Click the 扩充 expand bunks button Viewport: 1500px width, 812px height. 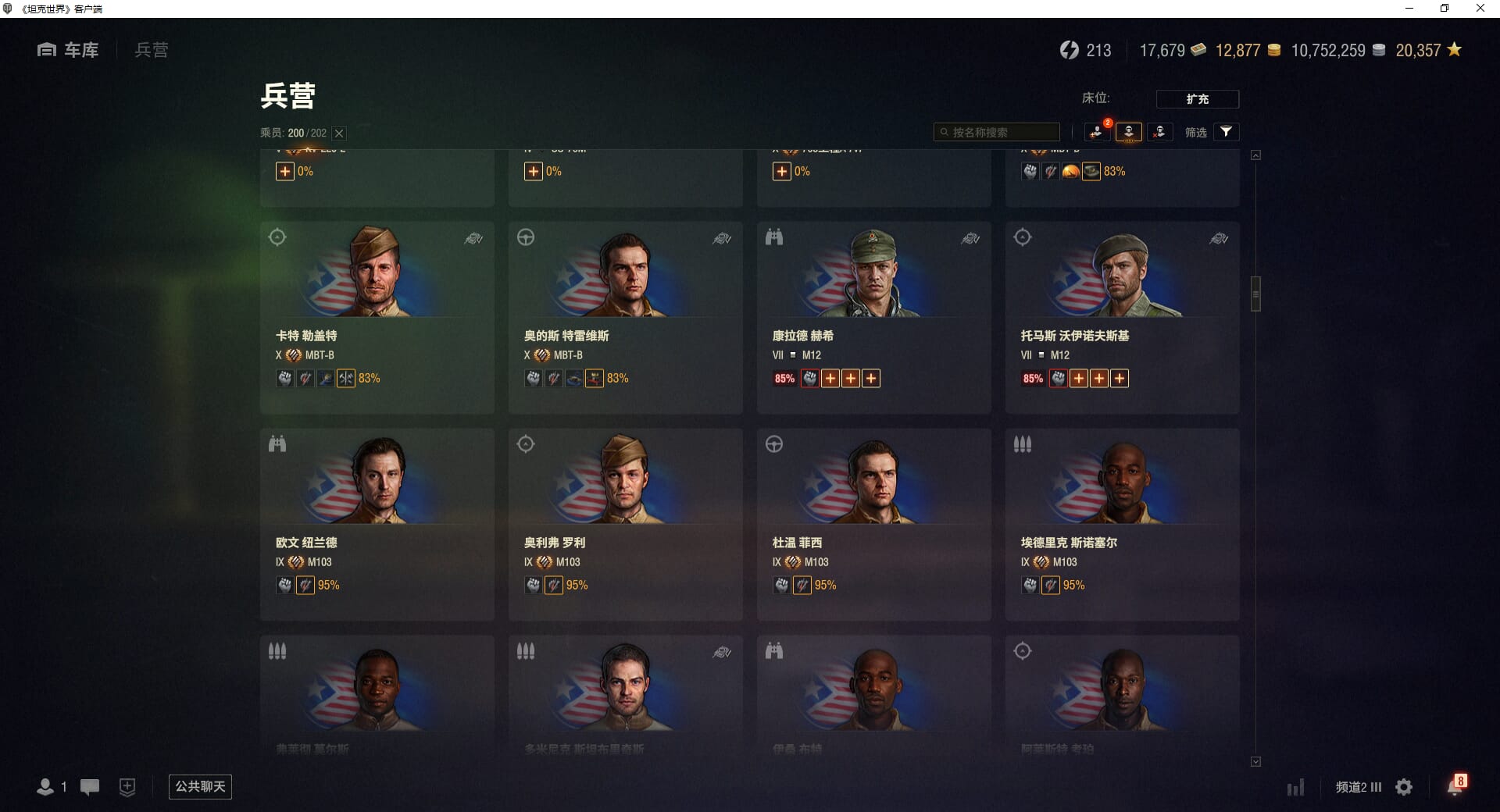click(x=1197, y=99)
